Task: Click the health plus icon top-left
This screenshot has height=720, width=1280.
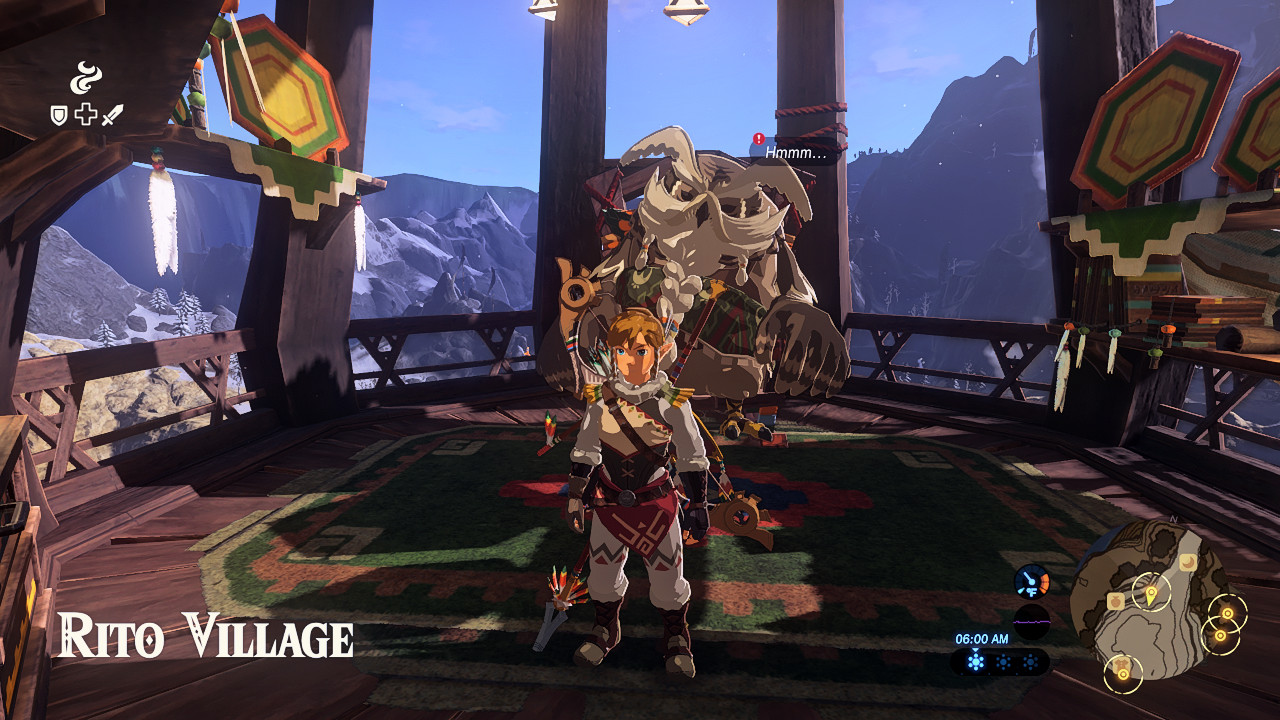Action: point(84,113)
